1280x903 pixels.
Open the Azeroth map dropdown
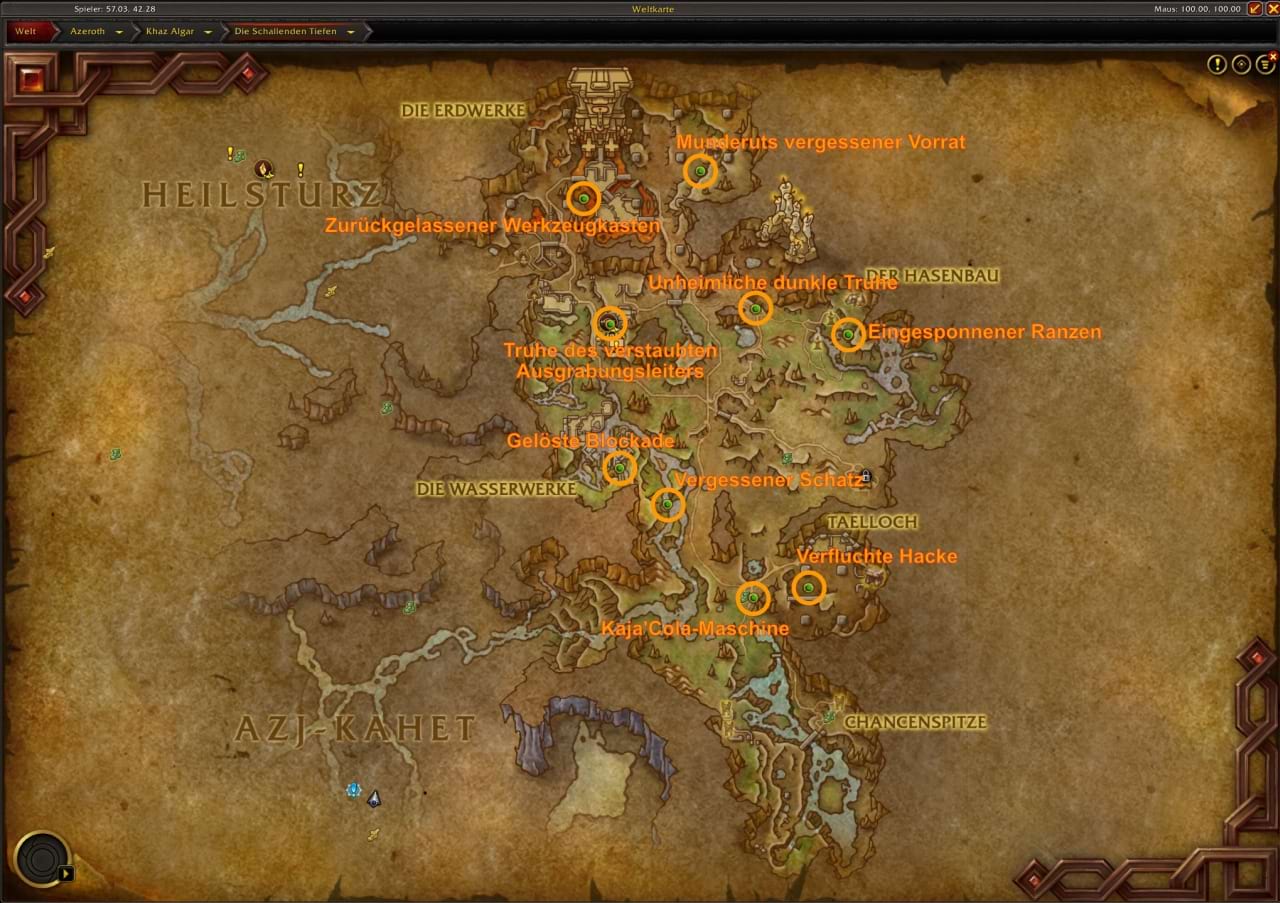[119, 32]
